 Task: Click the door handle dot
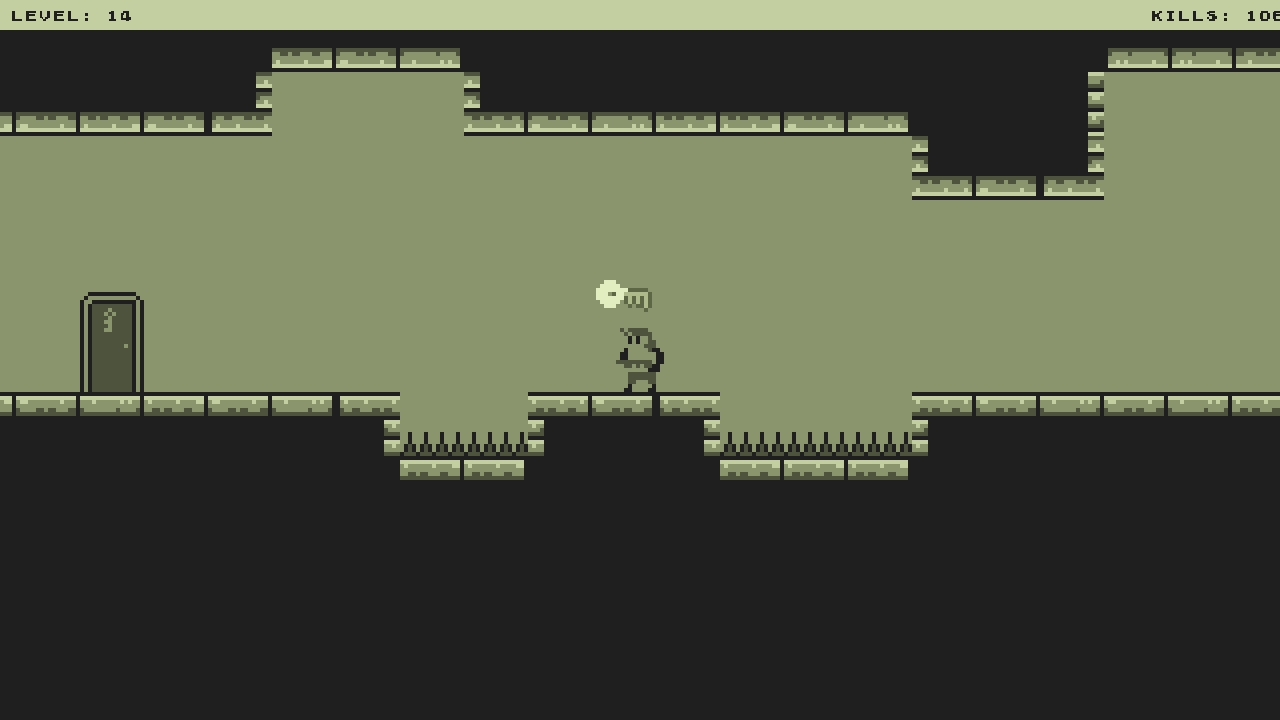point(126,343)
